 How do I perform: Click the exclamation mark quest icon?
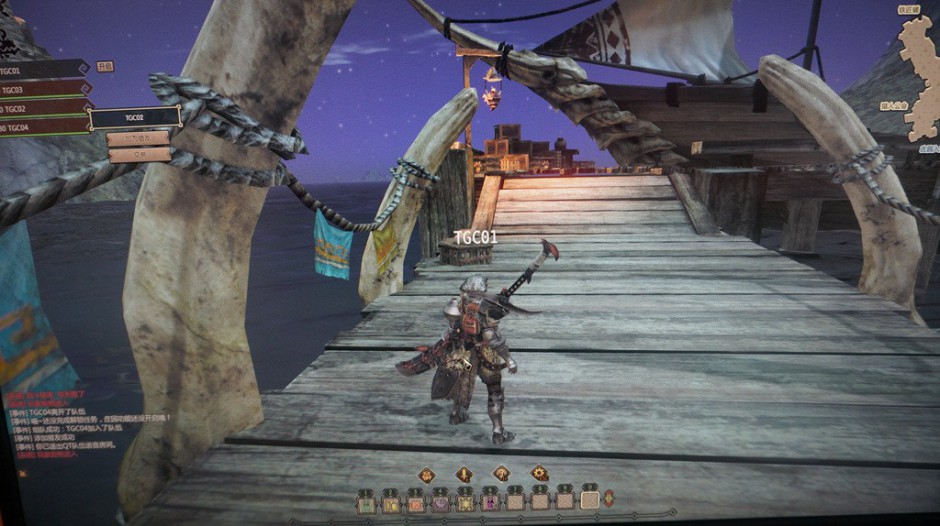(464, 474)
